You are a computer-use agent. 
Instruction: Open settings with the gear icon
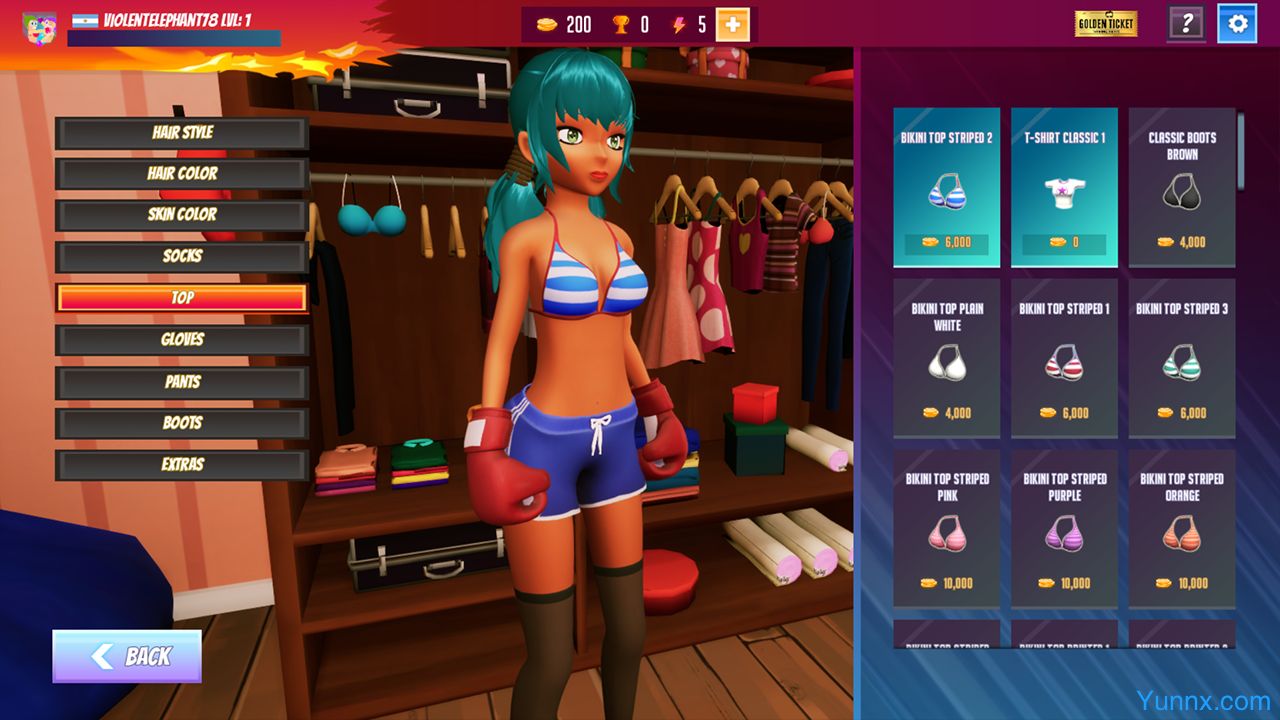point(1237,24)
